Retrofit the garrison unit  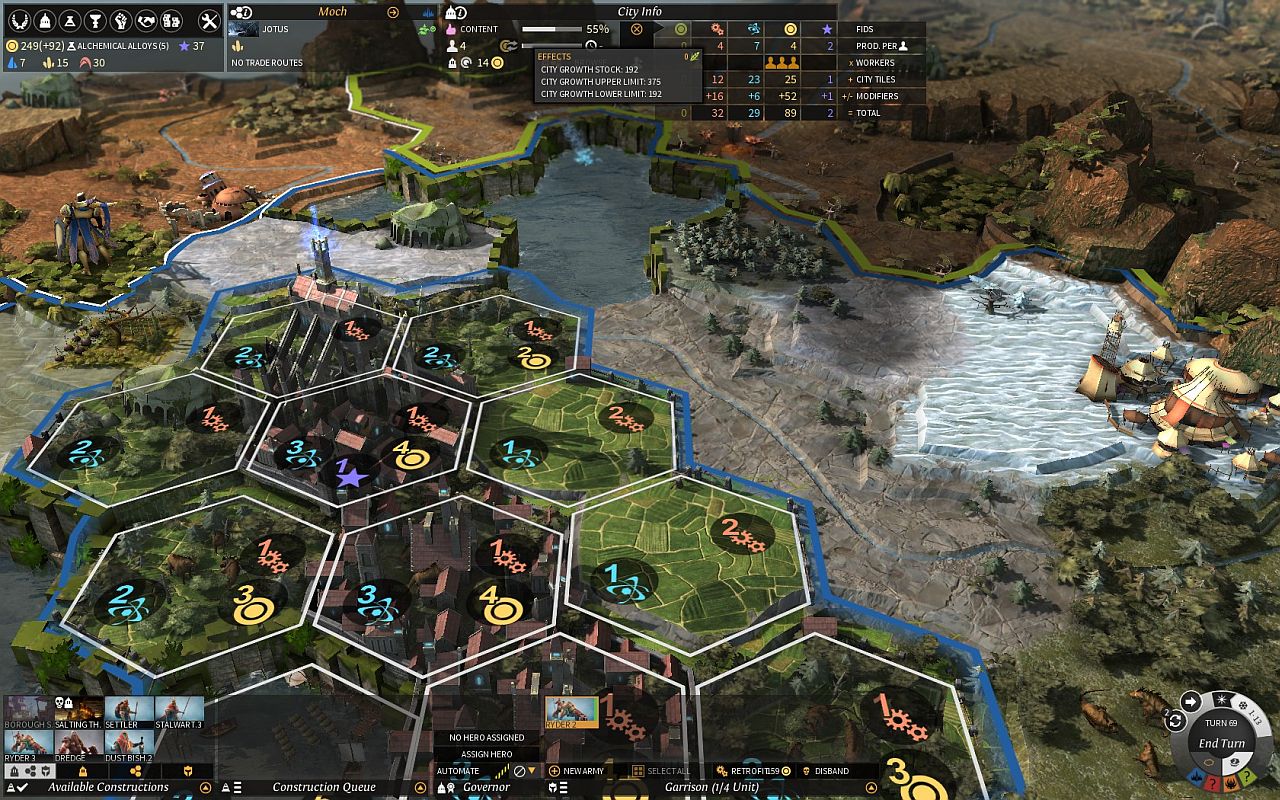tap(748, 771)
